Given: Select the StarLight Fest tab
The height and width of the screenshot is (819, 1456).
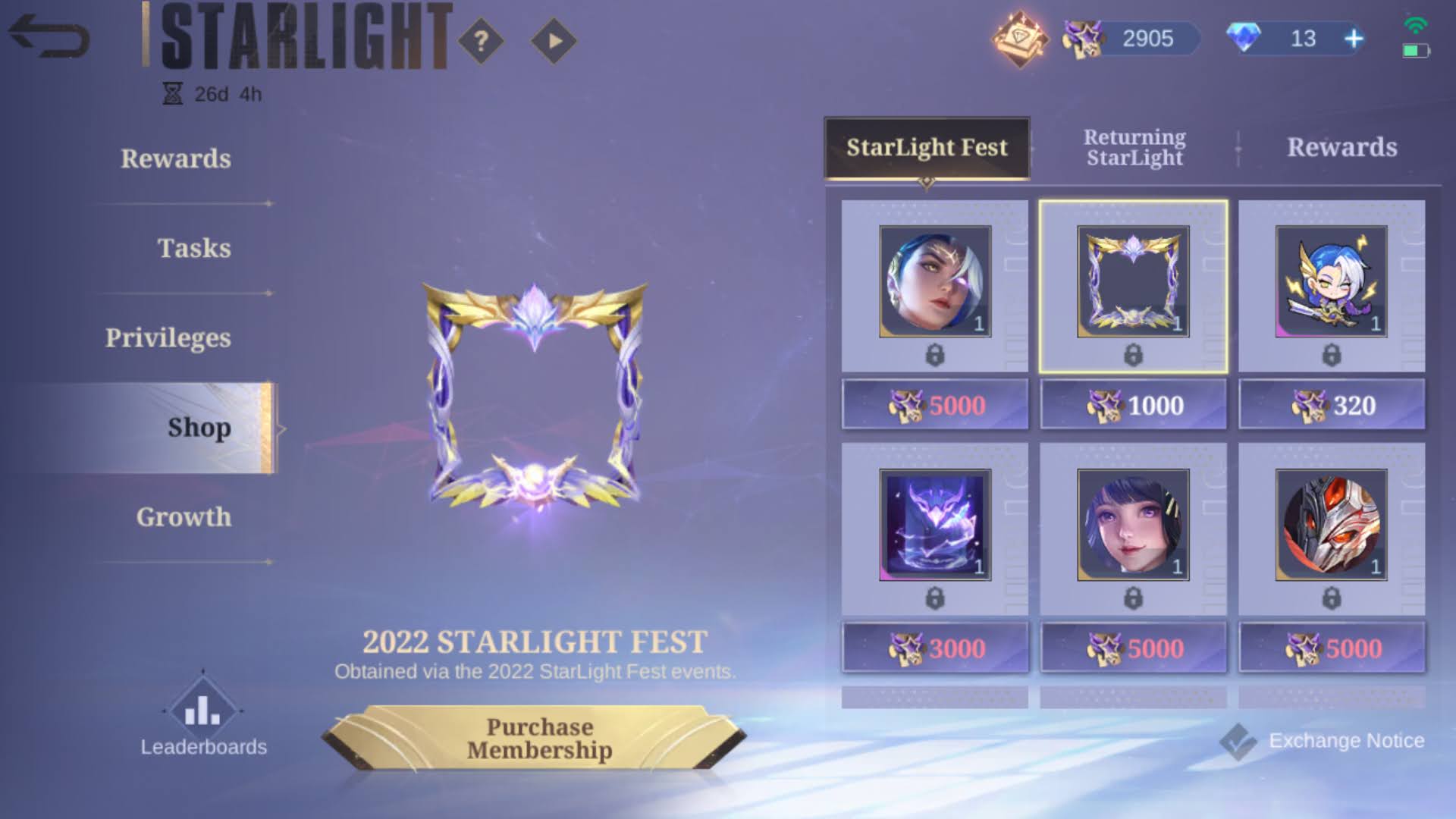Looking at the screenshot, I should pyautogui.click(x=927, y=149).
